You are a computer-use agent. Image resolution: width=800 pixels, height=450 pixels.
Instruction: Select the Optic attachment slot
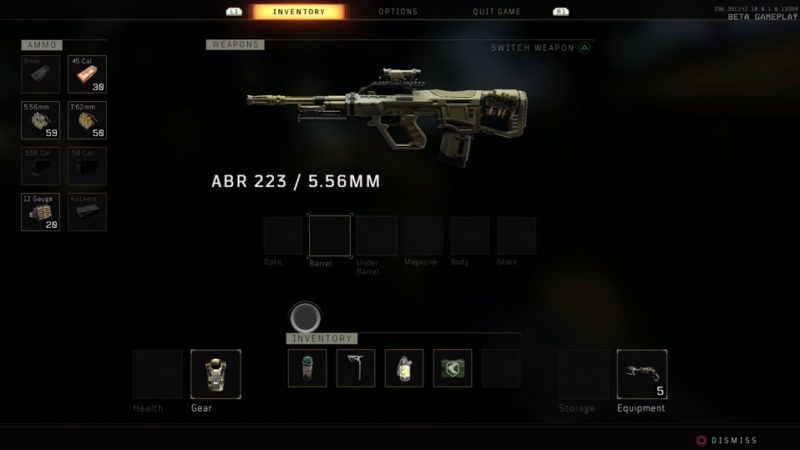click(283, 236)
